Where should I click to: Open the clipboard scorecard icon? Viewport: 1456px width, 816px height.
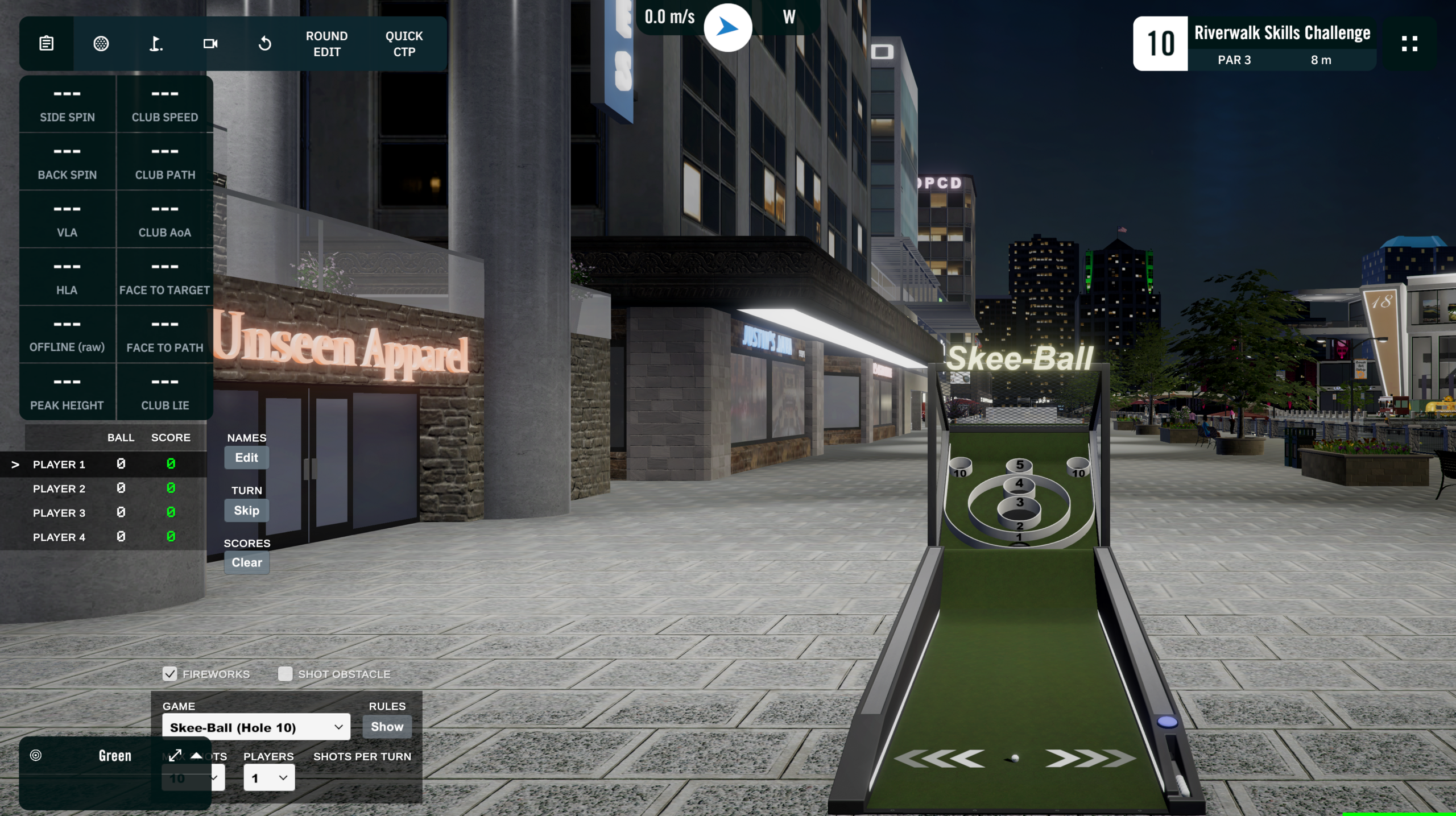pyautogui.click(x=47, y=44)
